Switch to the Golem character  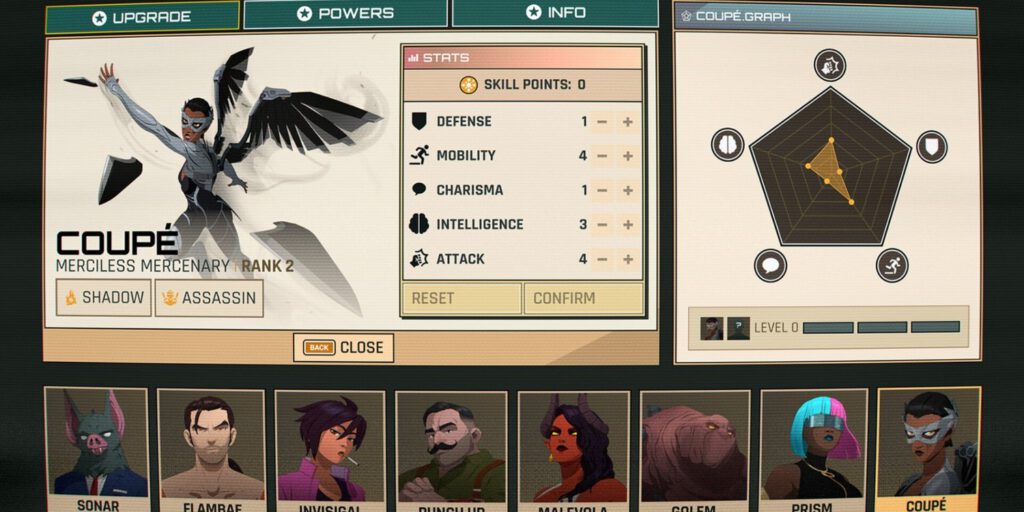tap(694, 445)
